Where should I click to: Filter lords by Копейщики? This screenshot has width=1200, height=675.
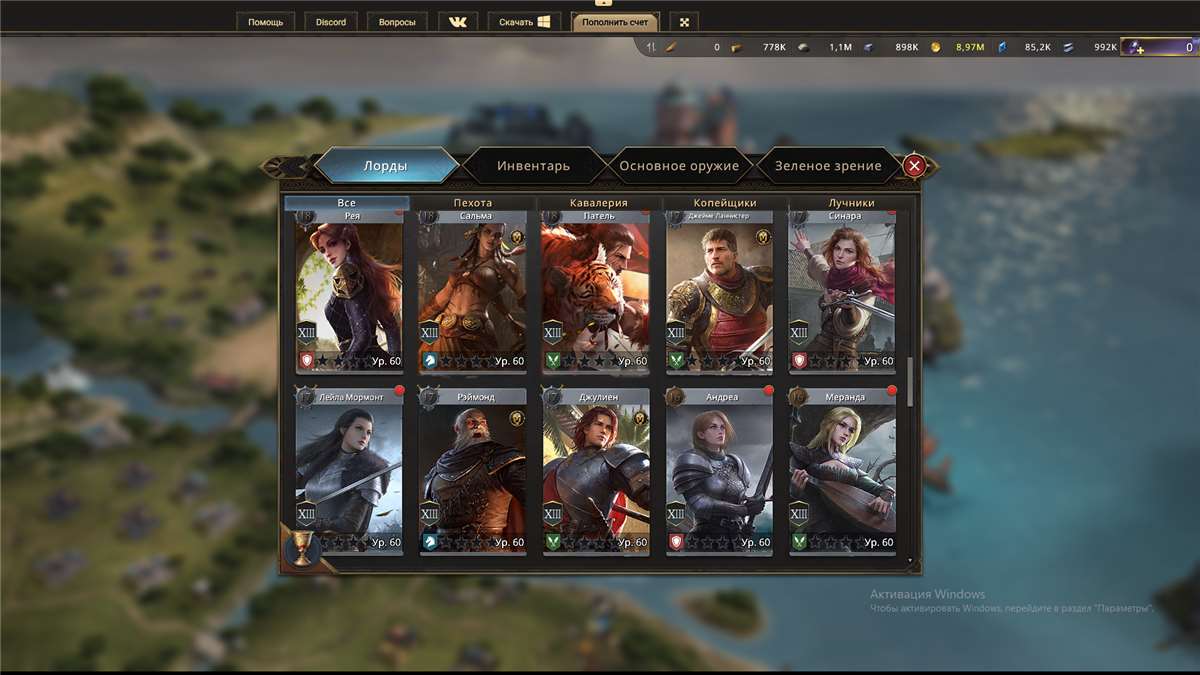pyautogui.click(x=725, y=203)
